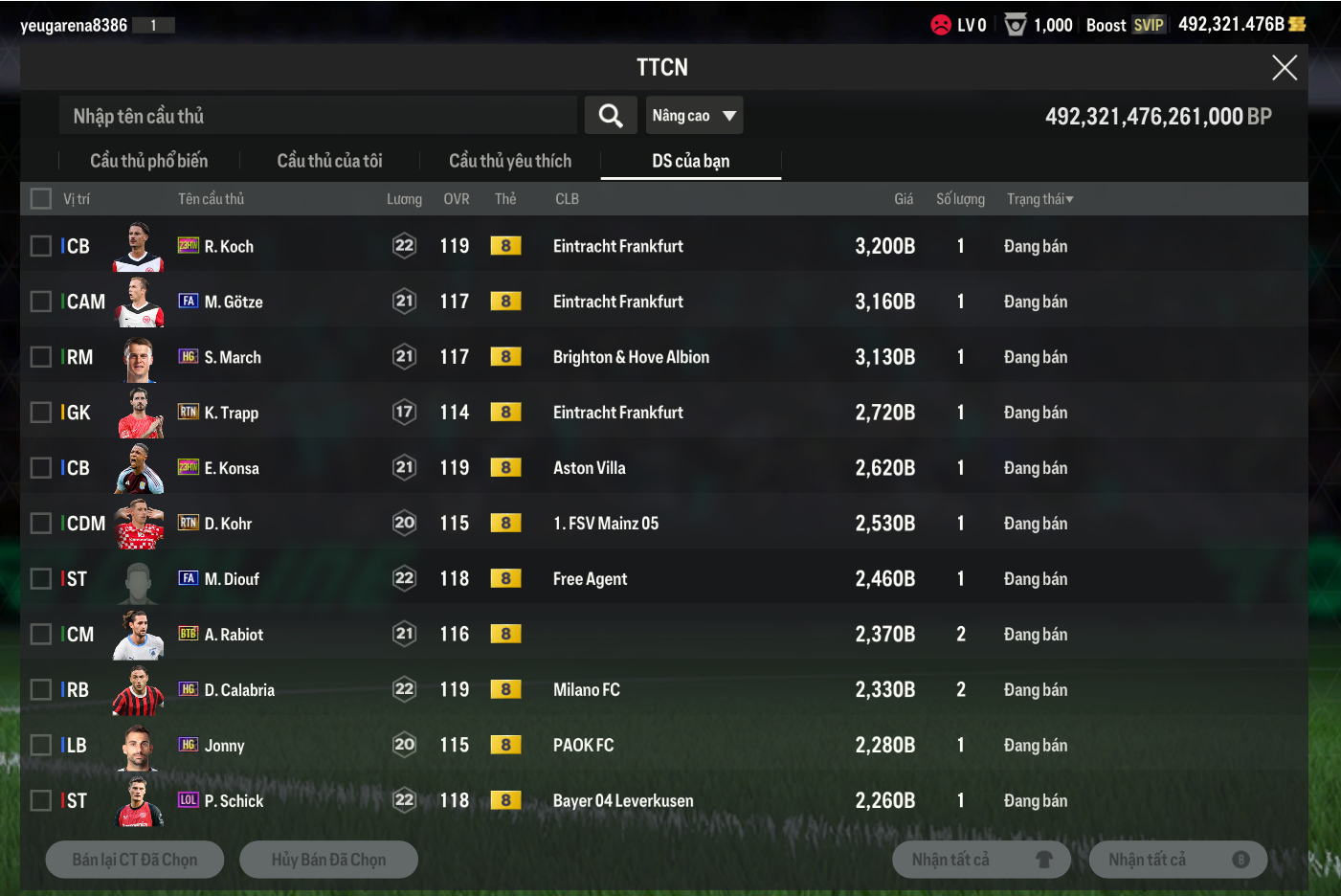Open the Cầu thủ của tôi tab
This screenshot has width=1341, height=896.
329,161
